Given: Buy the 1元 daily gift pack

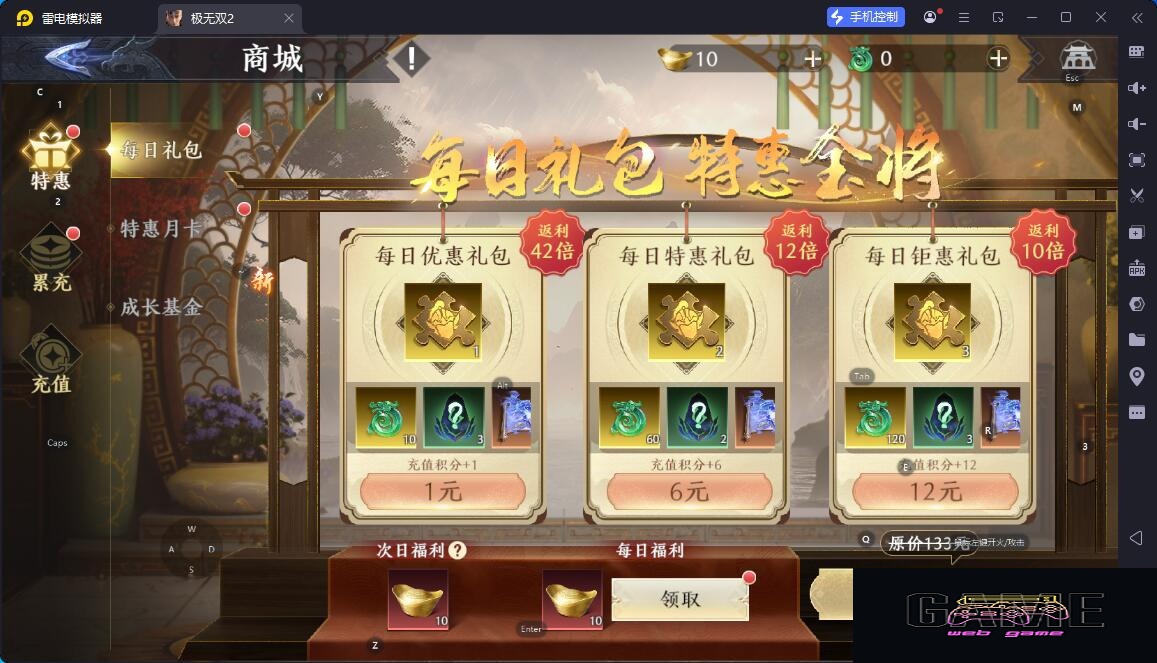Looking at the screenshot, I should 442,492.
